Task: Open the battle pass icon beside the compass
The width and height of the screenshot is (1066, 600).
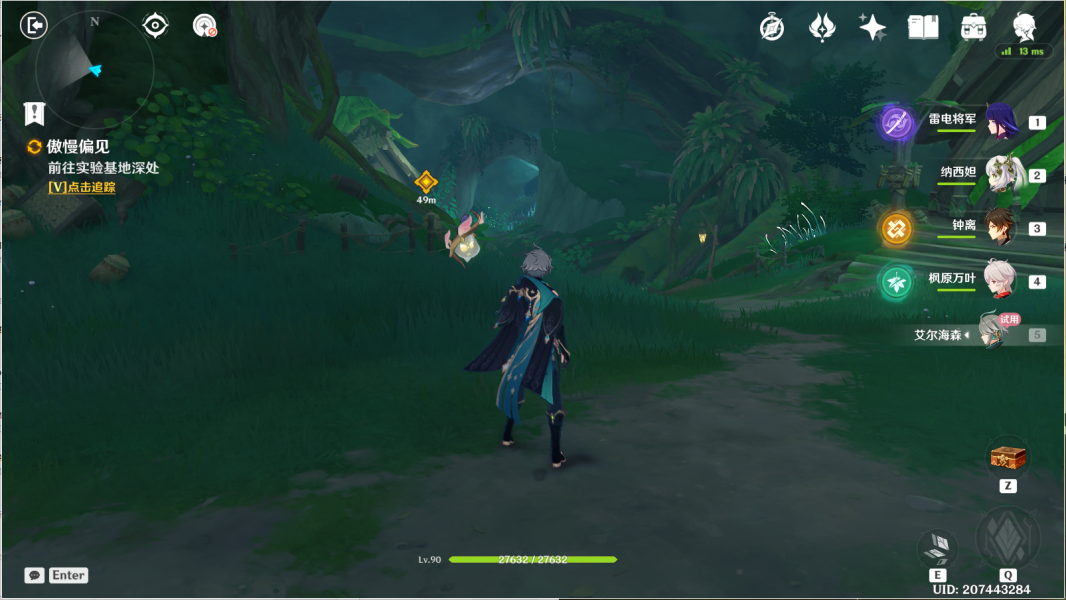Action: [x=822, y=28]
